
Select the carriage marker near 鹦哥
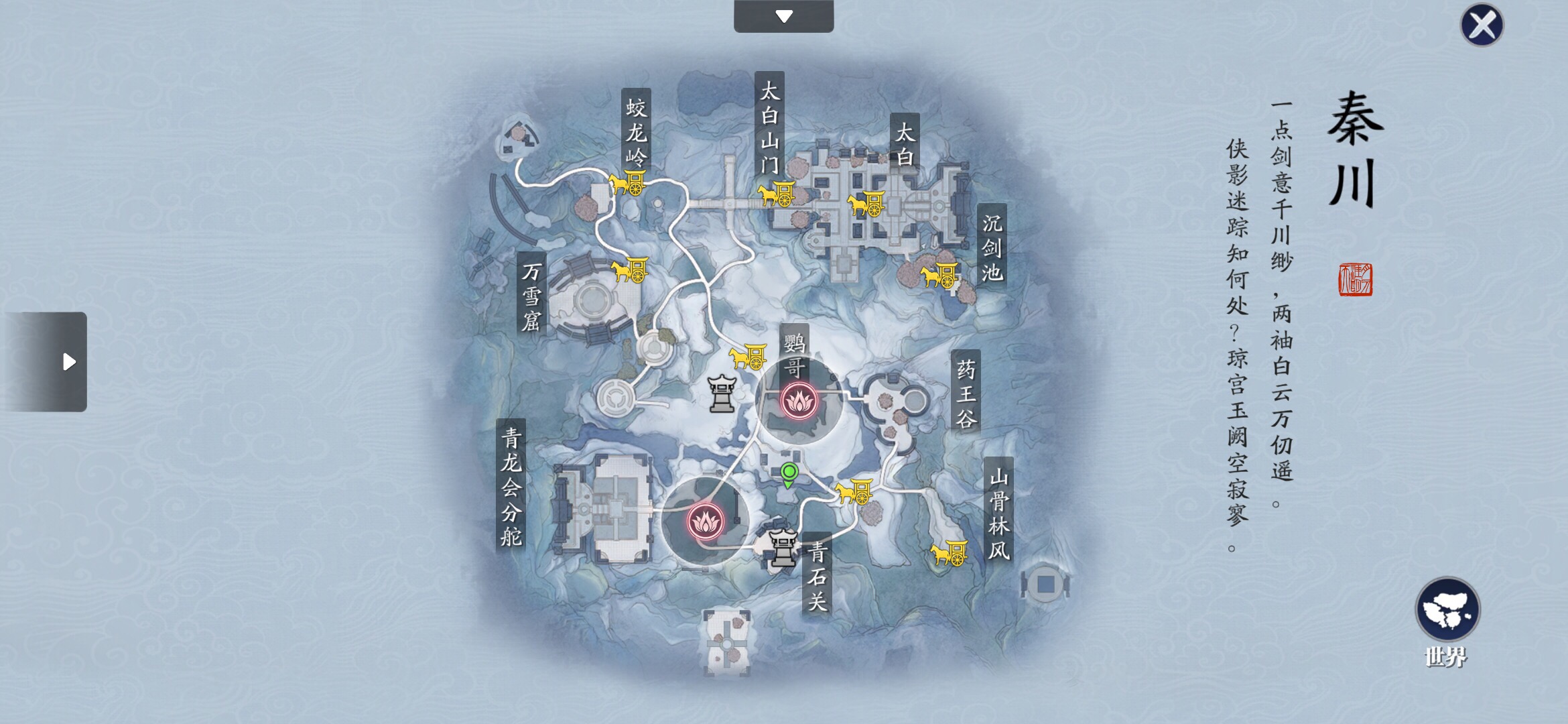click(x=748, y=357)
